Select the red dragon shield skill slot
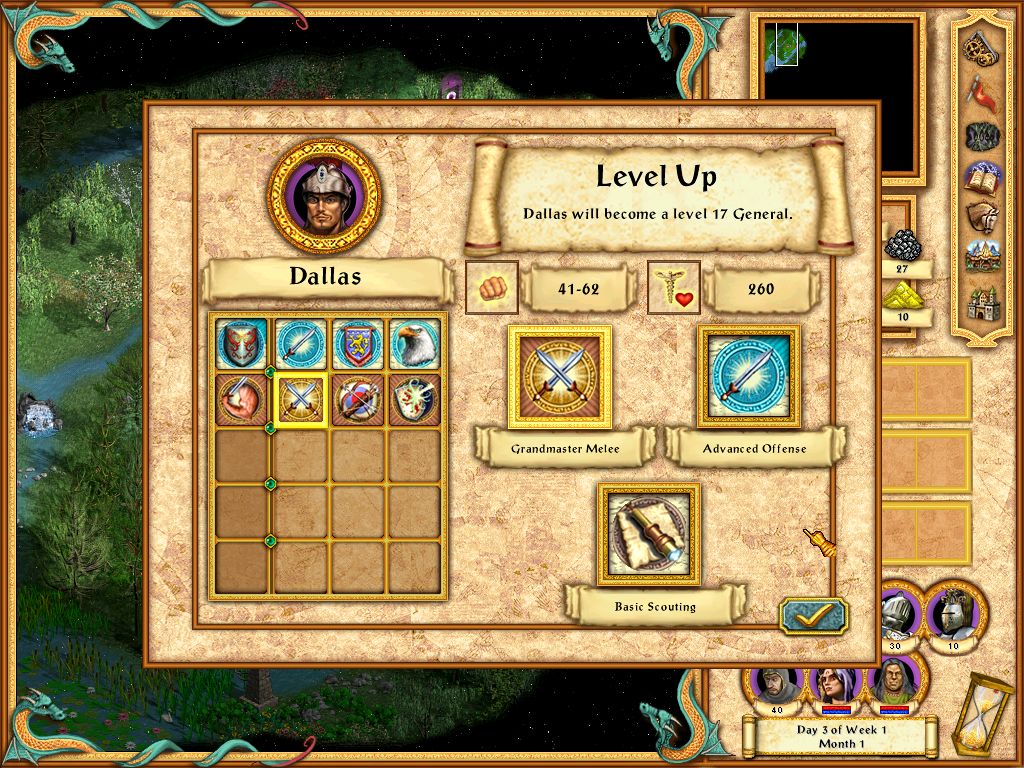 (x=242, y=343)
